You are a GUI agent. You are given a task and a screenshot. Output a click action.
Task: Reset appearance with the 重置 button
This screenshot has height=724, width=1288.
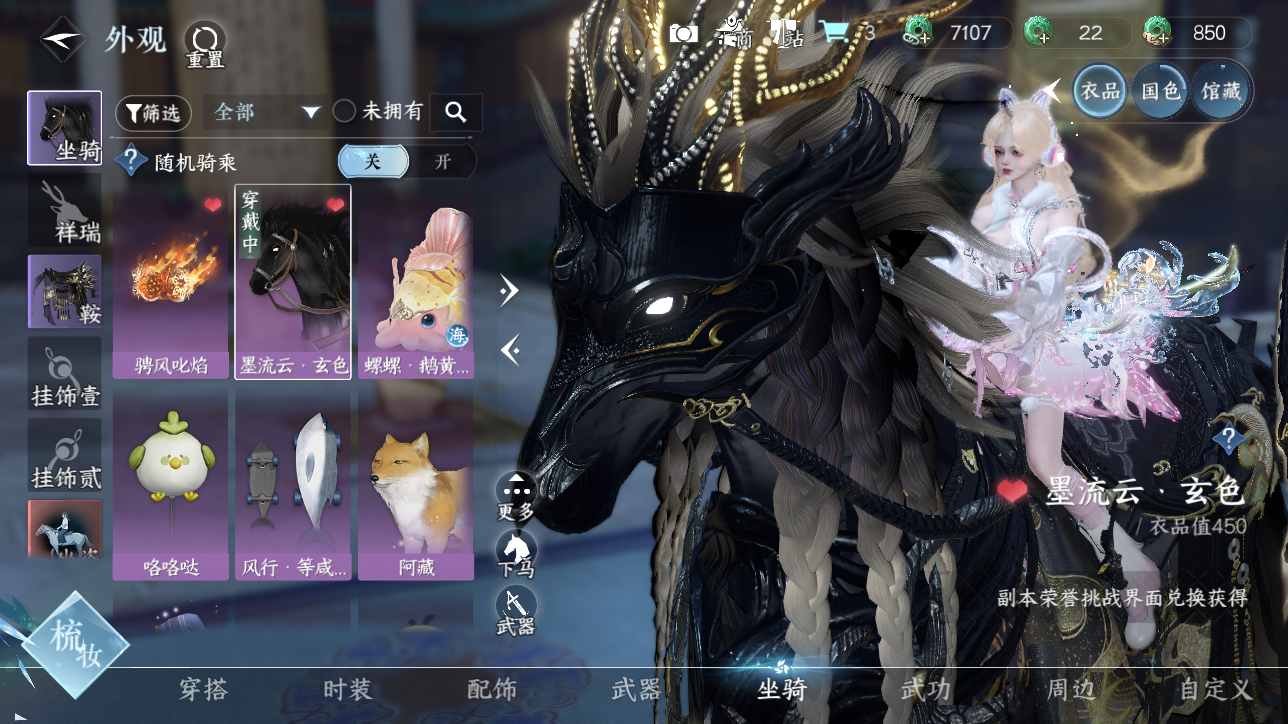(x=206, y=43)
